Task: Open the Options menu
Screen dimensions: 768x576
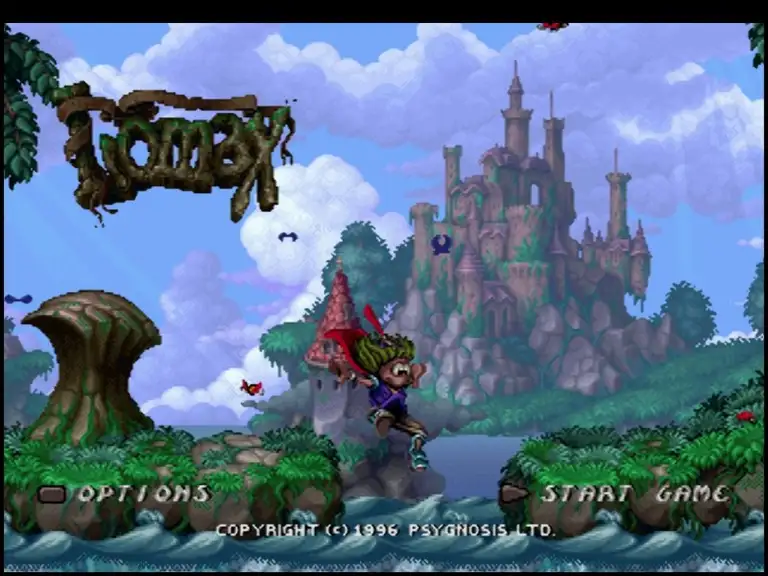Action: 143,493
